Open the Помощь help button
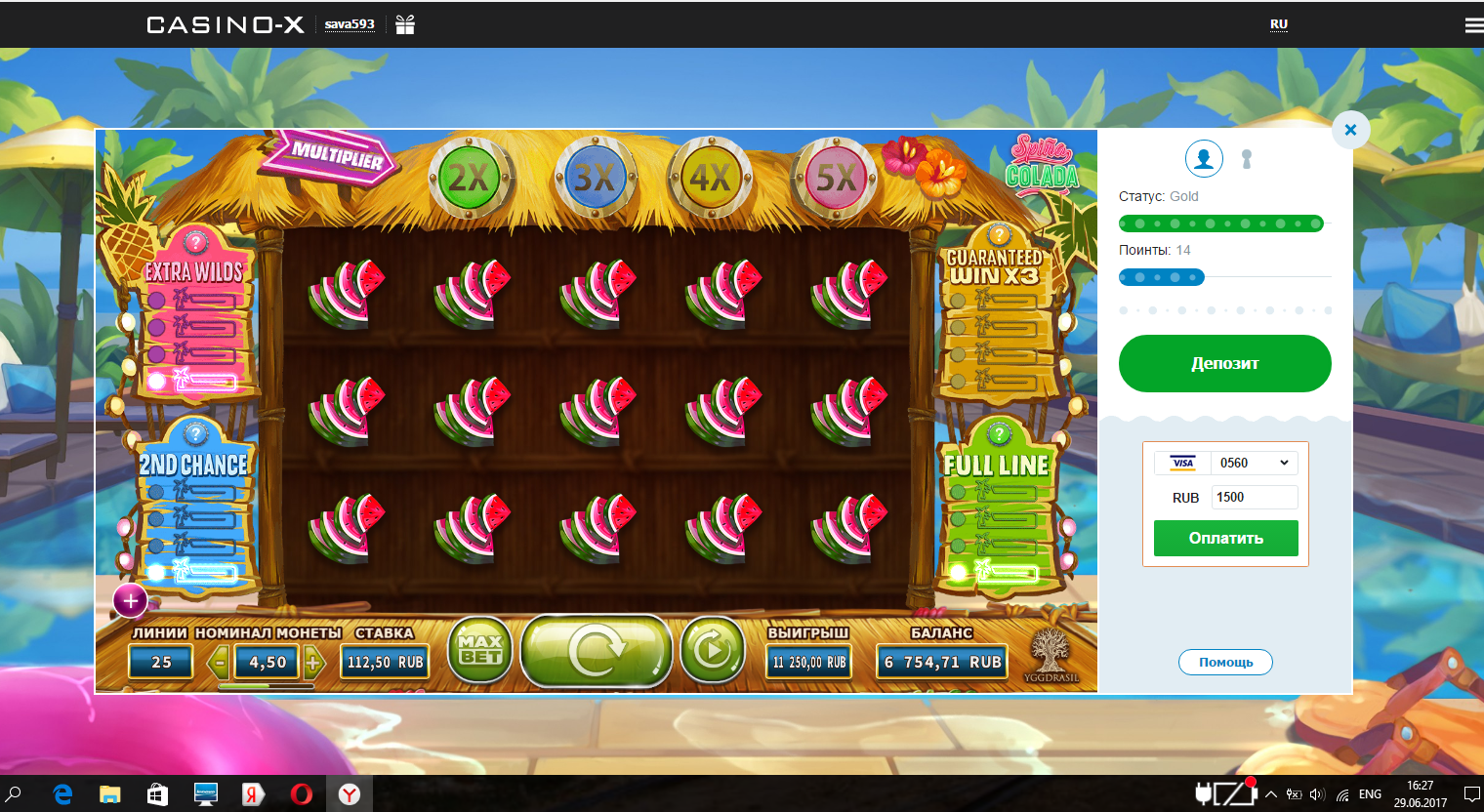Screen dimensions: 1484x812 click(1225, 662)
